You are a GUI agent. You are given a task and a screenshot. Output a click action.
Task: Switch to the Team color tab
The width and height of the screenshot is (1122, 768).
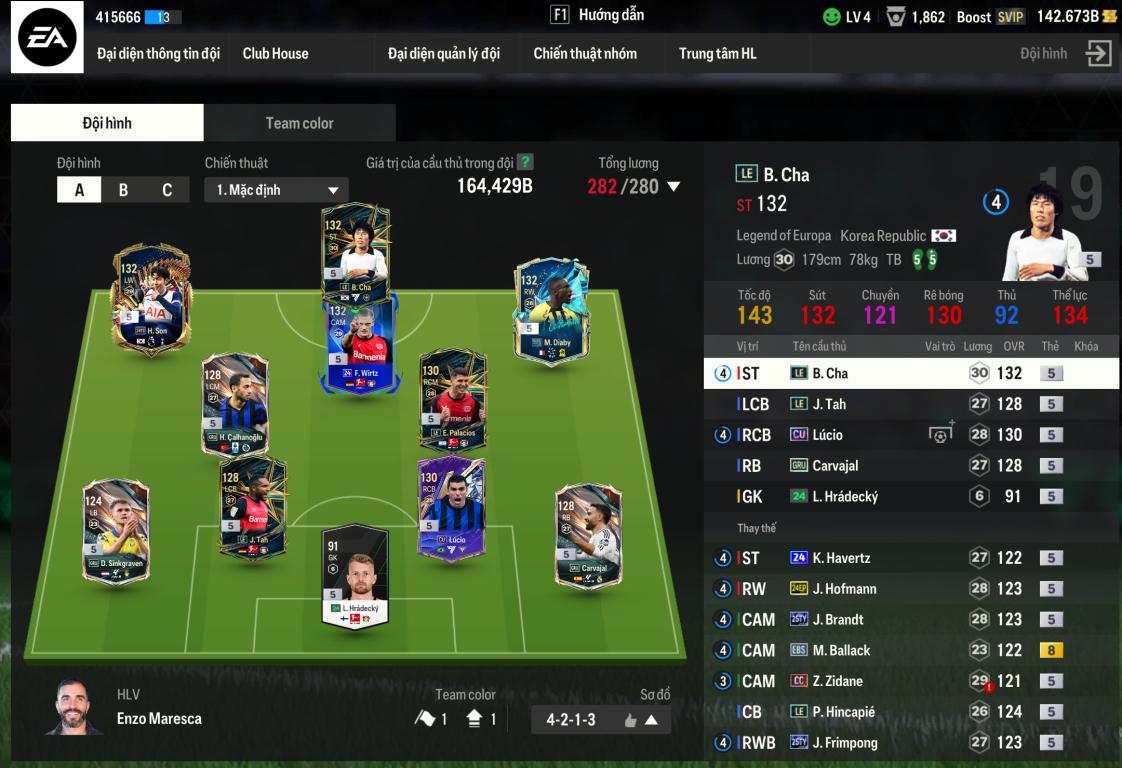[299, 123]
